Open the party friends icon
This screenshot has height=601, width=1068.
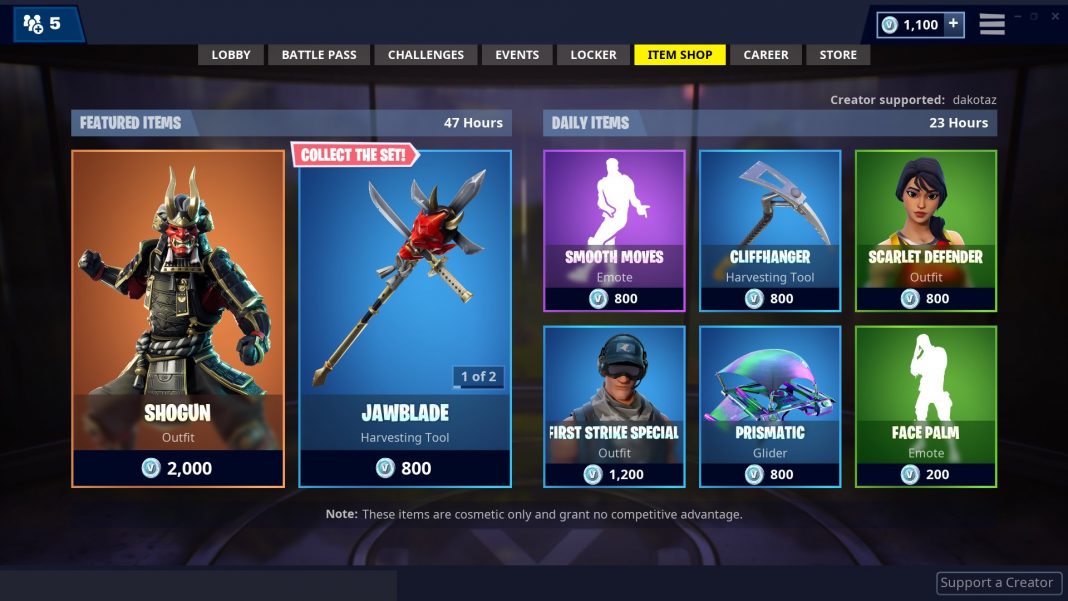(x=33, y=24)
